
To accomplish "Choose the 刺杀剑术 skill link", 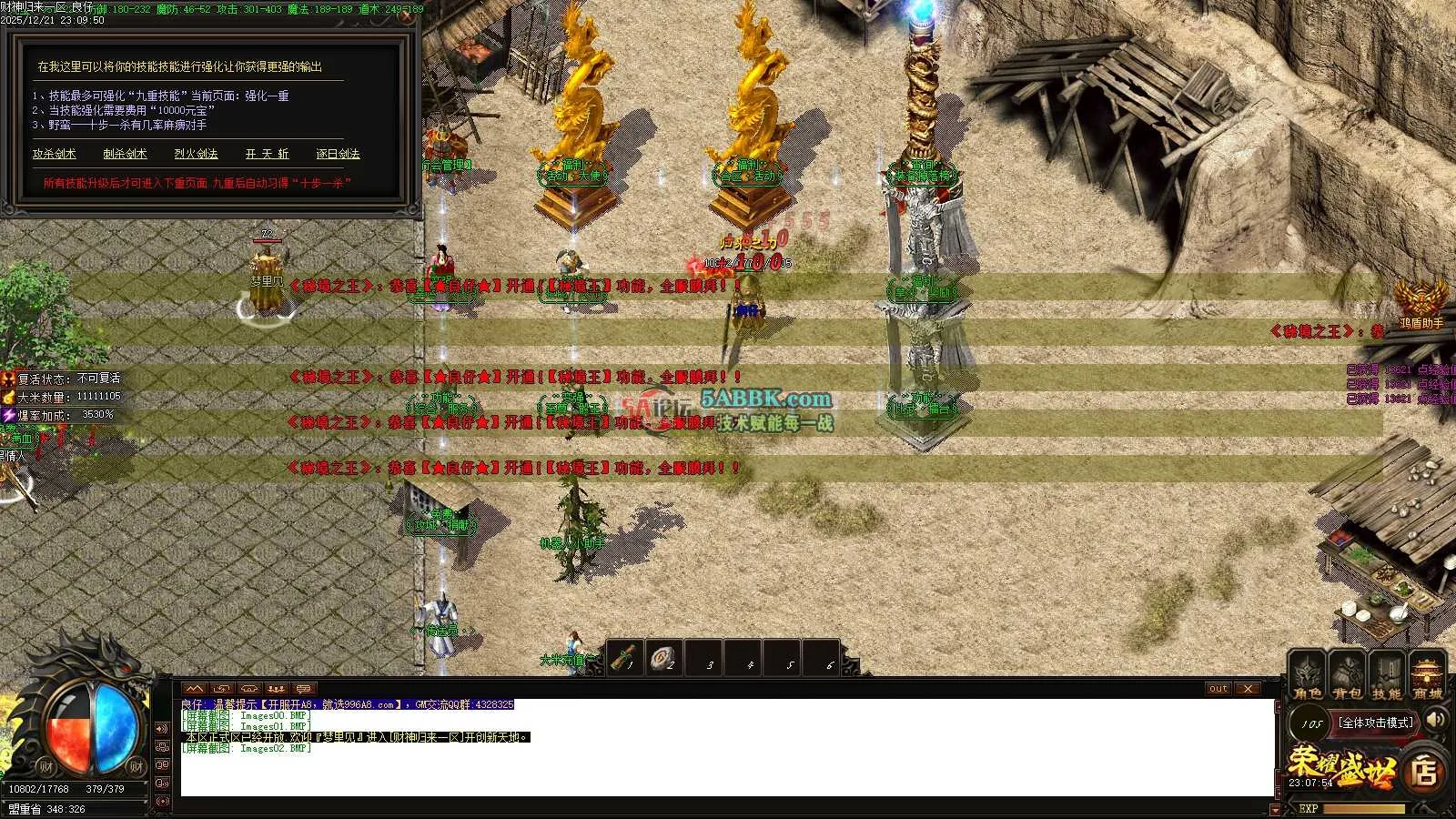I will point(125,154).
